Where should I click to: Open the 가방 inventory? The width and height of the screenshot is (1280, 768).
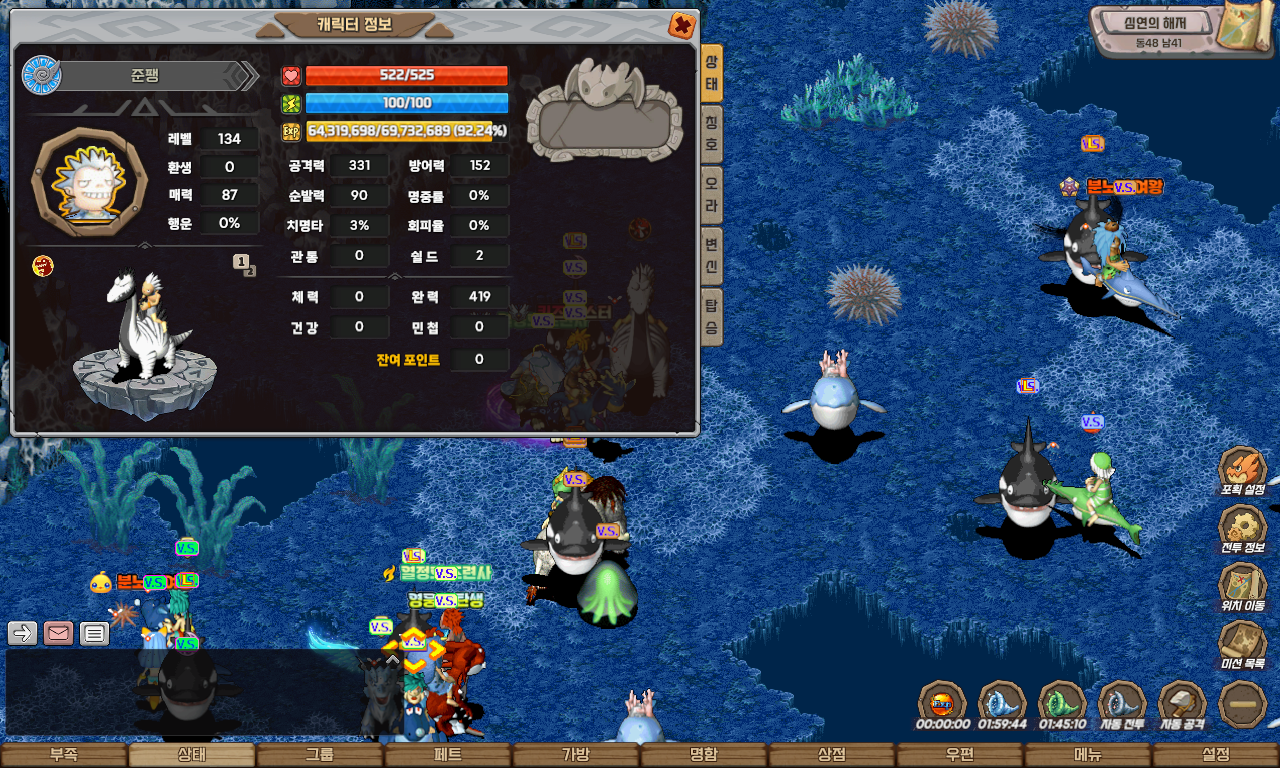(x=576, y=755)
